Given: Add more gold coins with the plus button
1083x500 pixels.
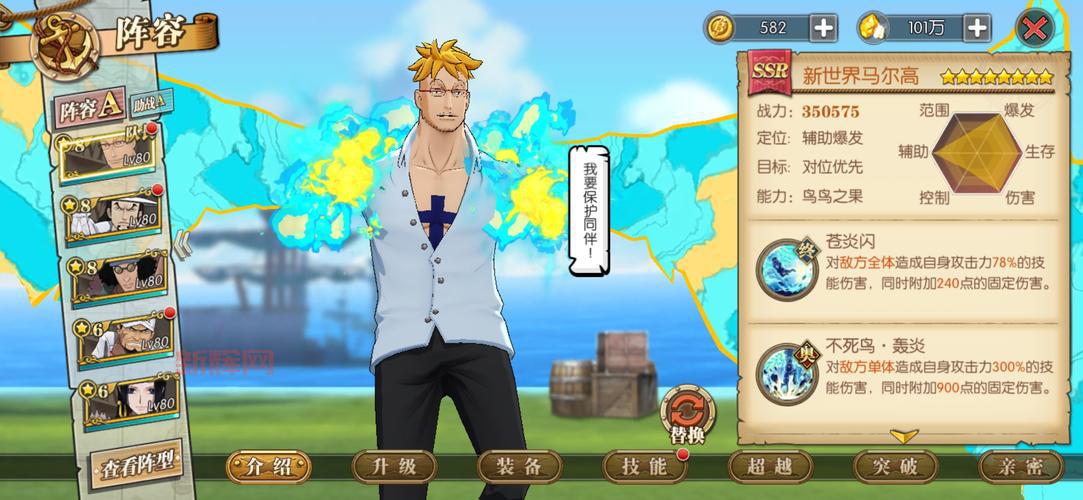Looking at the screenshot, I should coord(823,28).
